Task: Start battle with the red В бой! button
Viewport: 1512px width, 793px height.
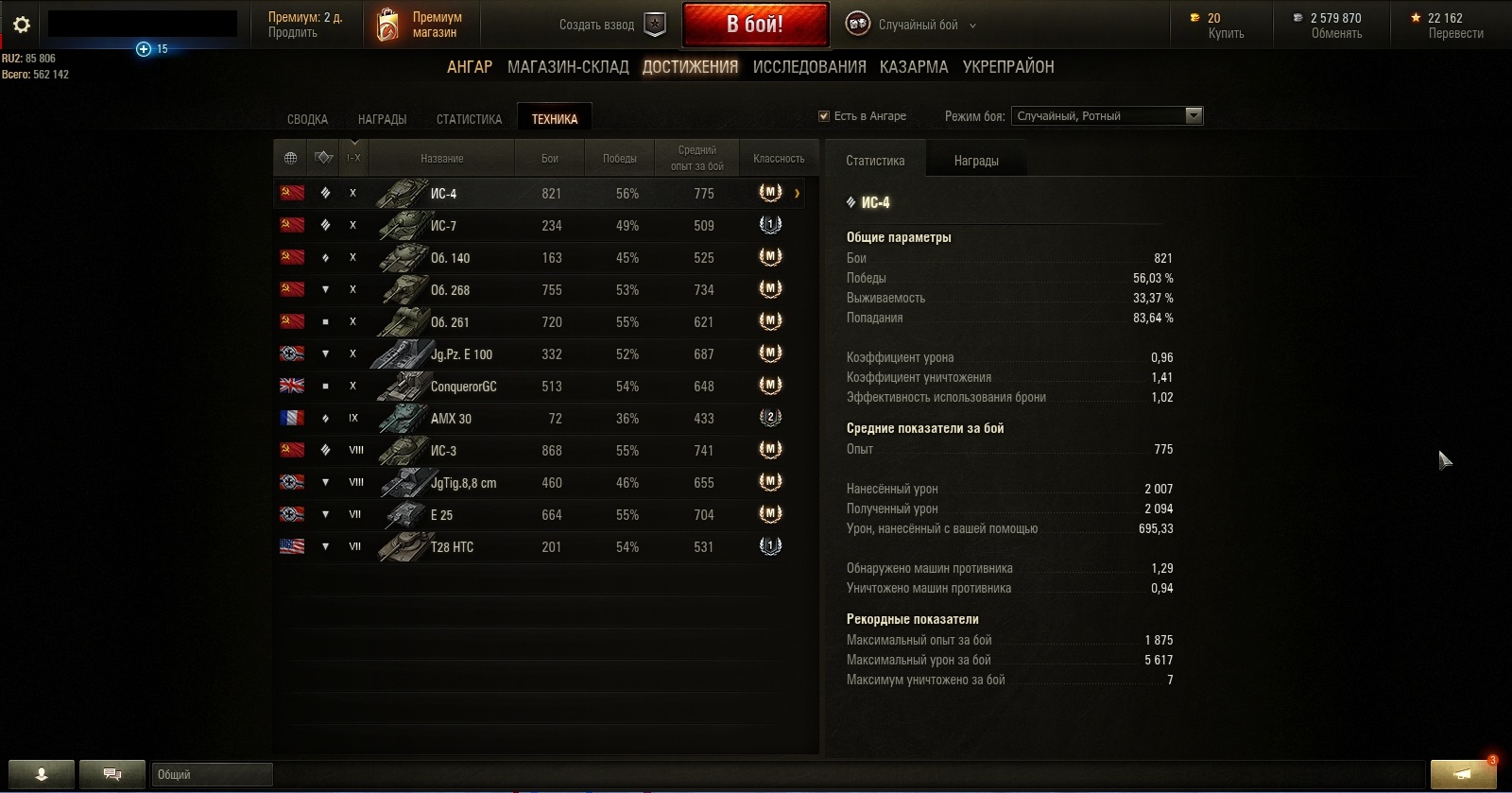Action: [755, 25]
